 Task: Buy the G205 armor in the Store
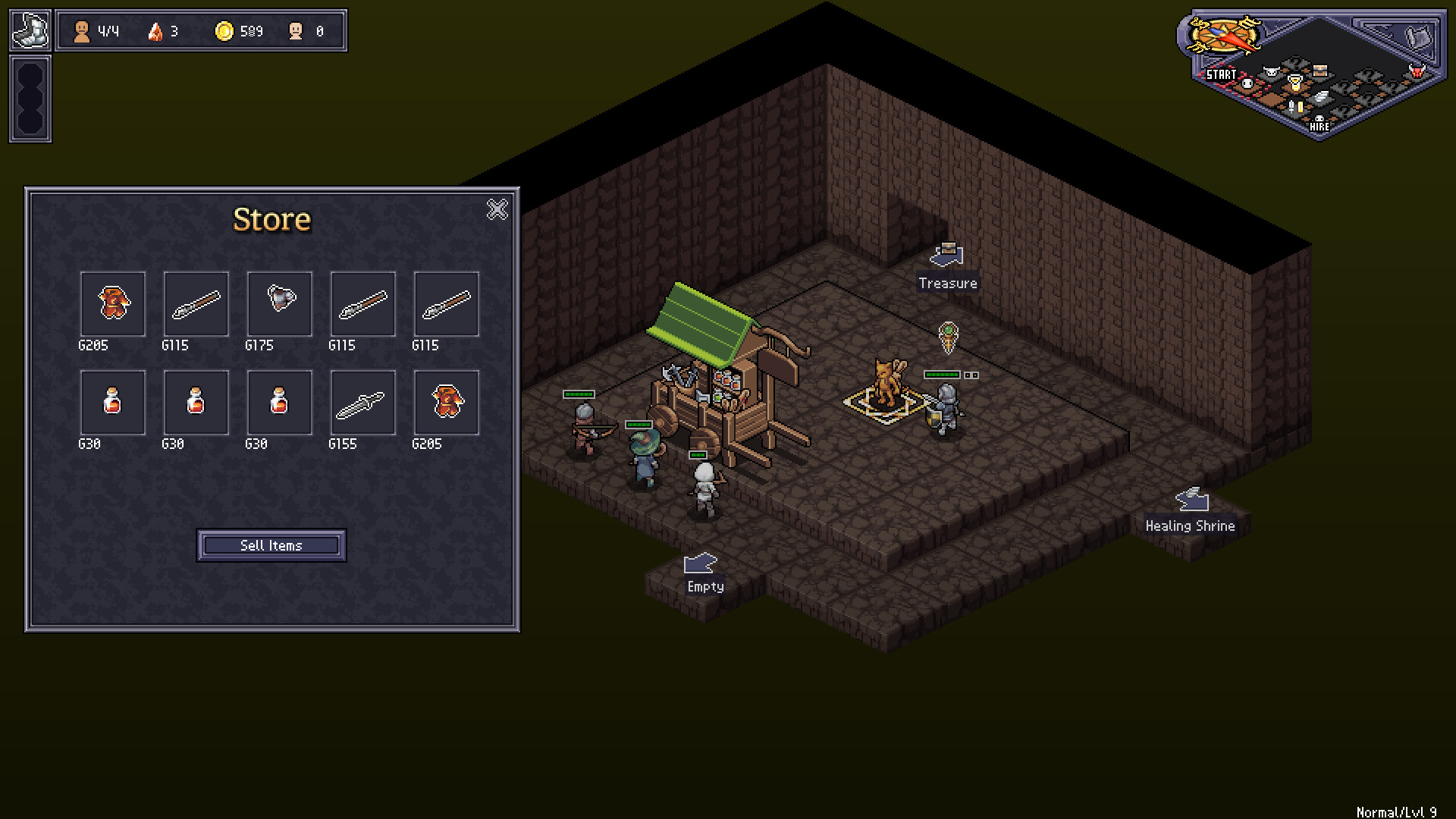[112, 304]
